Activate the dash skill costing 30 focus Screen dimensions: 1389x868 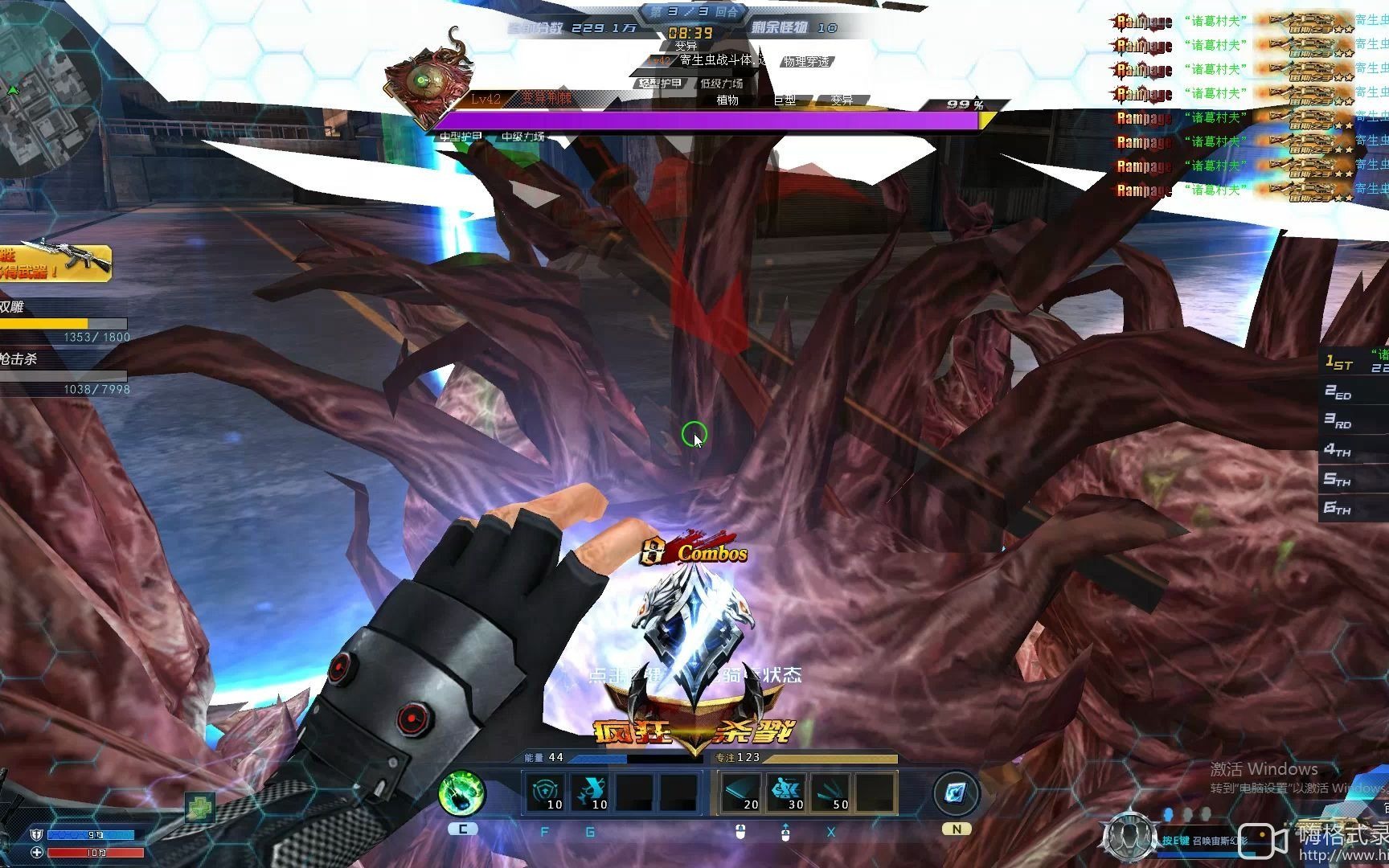(x=786, y=792)
